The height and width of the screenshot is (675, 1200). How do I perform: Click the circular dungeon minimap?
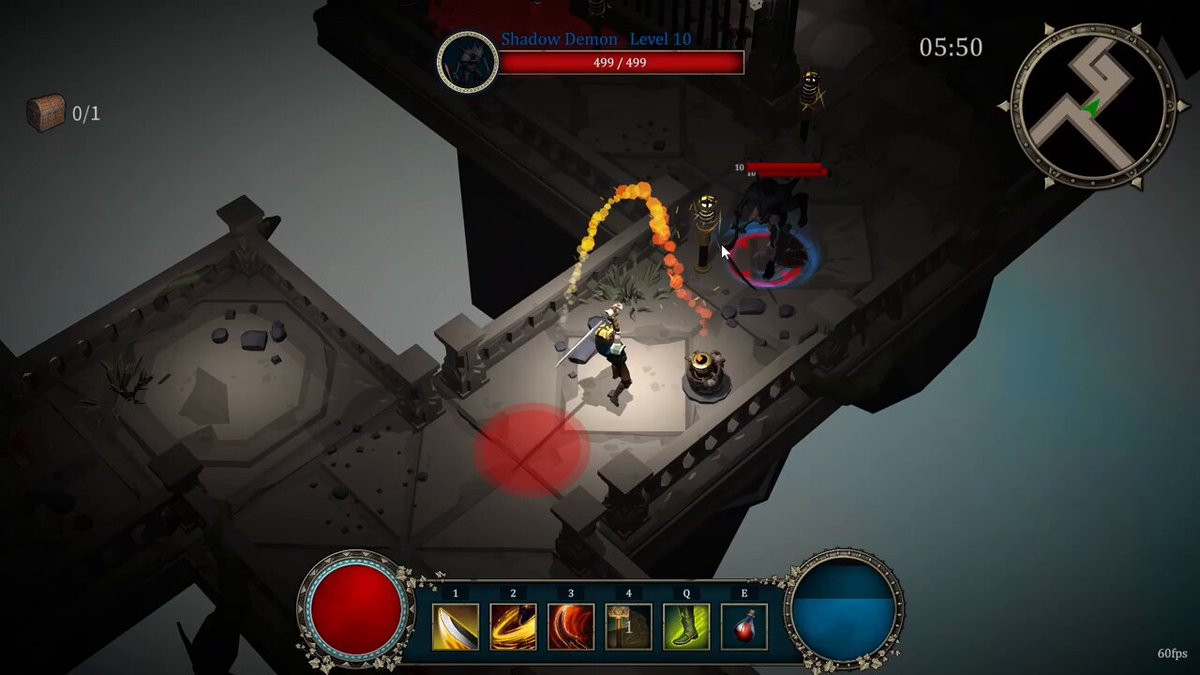point(1093,107)
